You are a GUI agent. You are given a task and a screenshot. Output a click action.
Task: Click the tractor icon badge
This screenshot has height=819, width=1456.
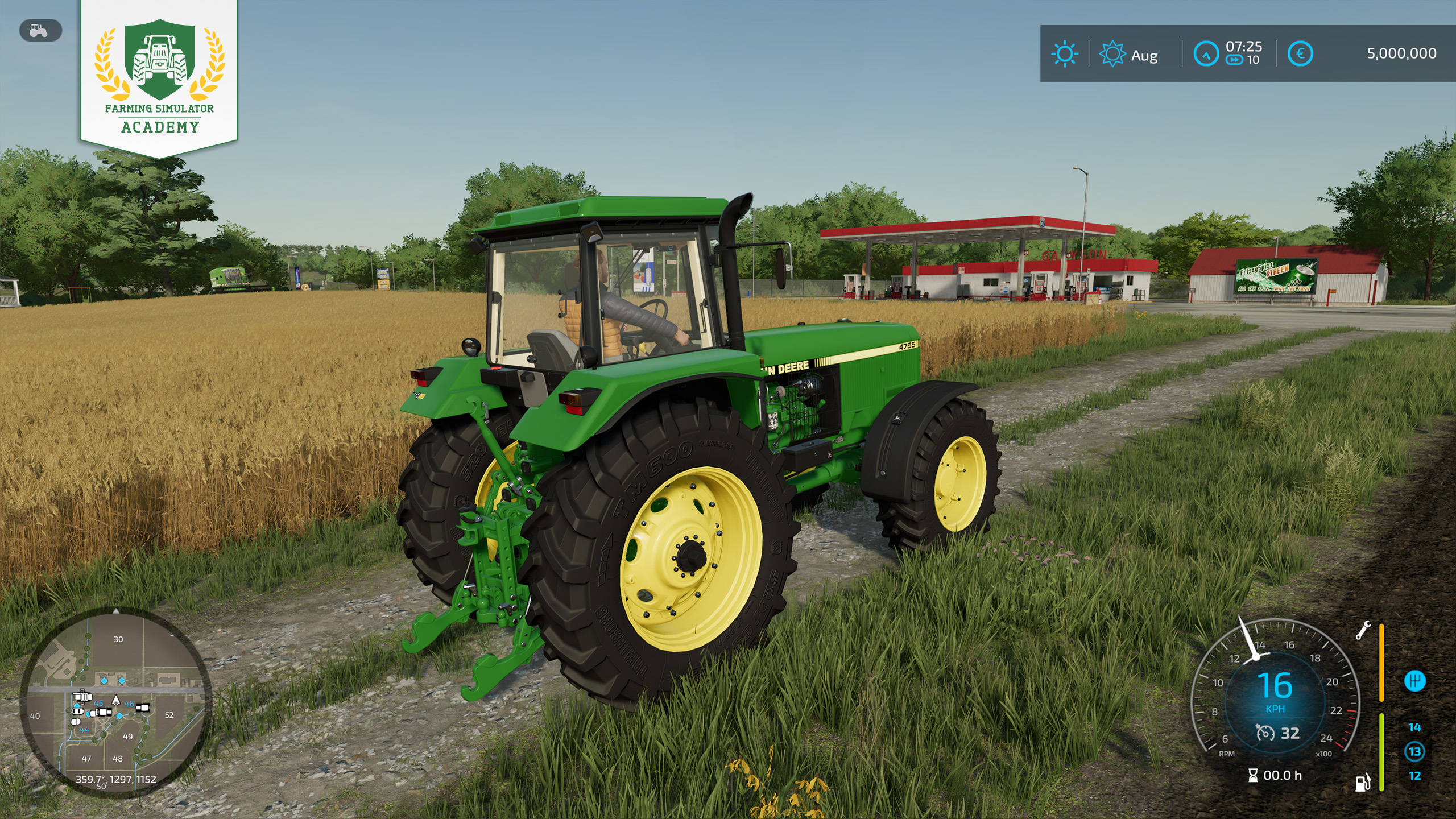40,31
